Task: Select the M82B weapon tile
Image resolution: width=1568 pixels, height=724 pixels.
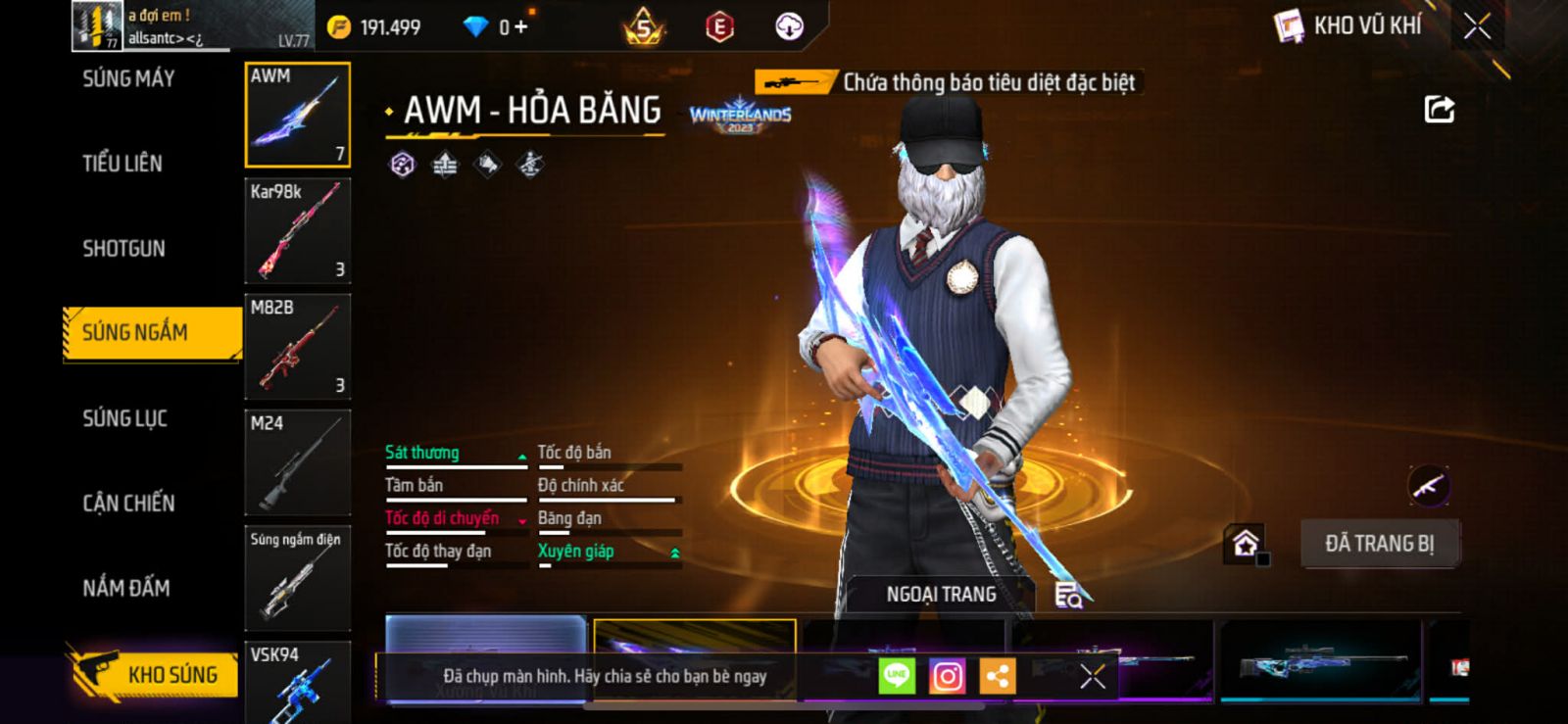Action: click(x=297, y=347)
